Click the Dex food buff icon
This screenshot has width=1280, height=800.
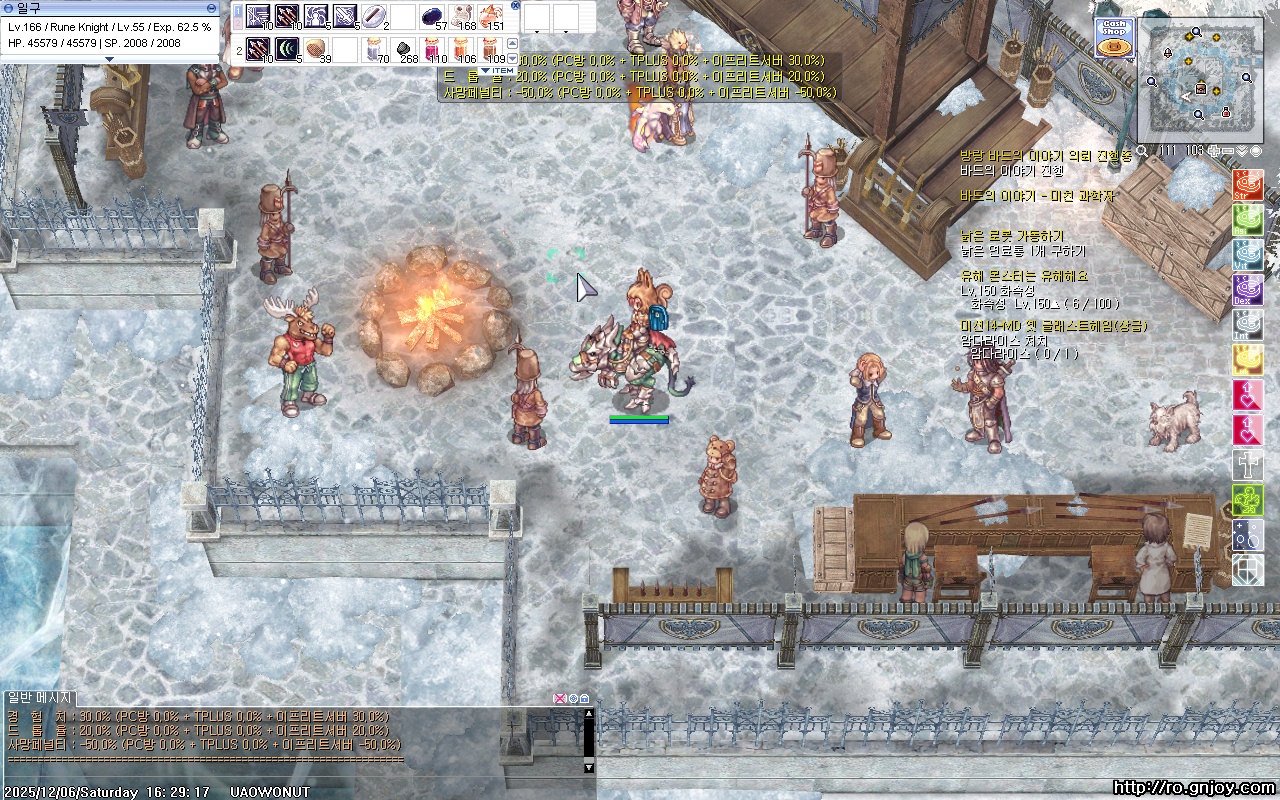pos(1247,290)
